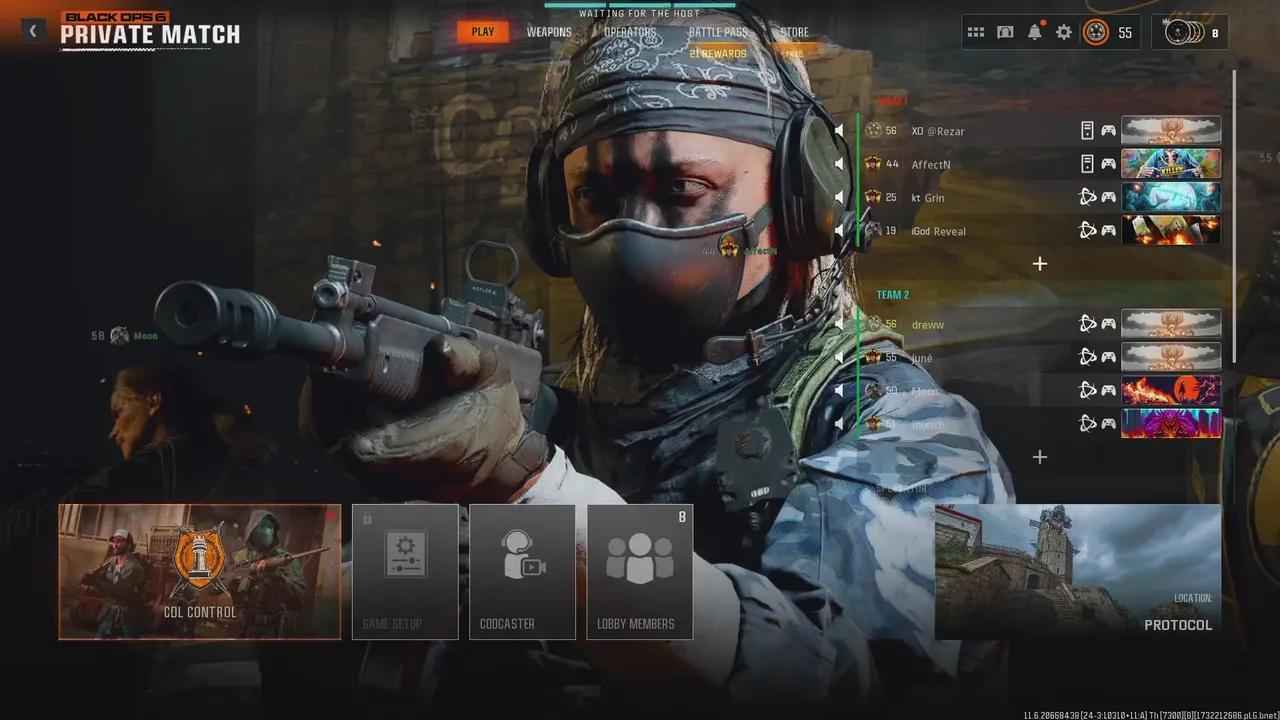Switch to the WEAPONS tab
The height and width of the screenshot is (720, 1280).
click(x=549, y=31)
